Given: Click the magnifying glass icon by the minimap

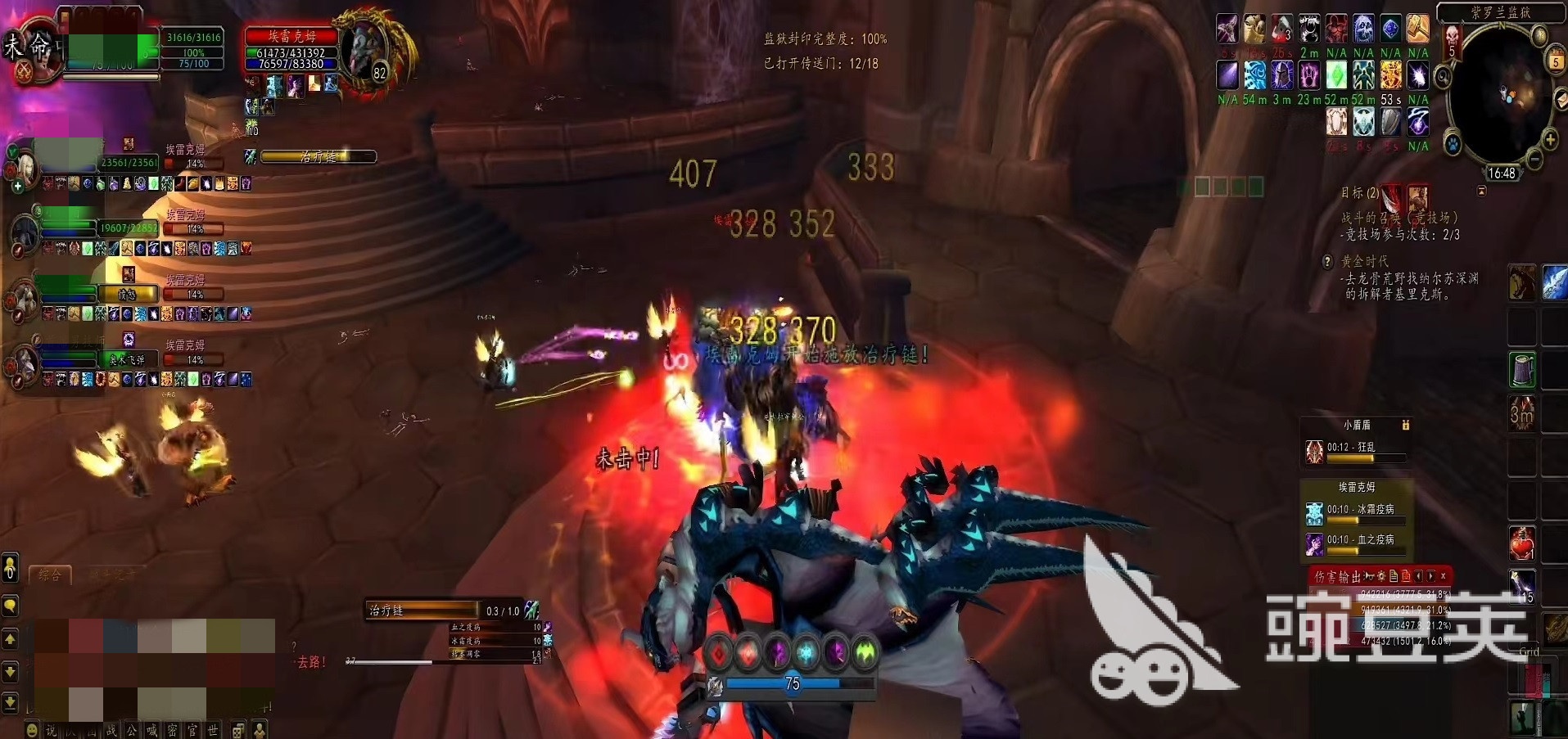Looking at the screenshot, I should tap(1443, 77).
